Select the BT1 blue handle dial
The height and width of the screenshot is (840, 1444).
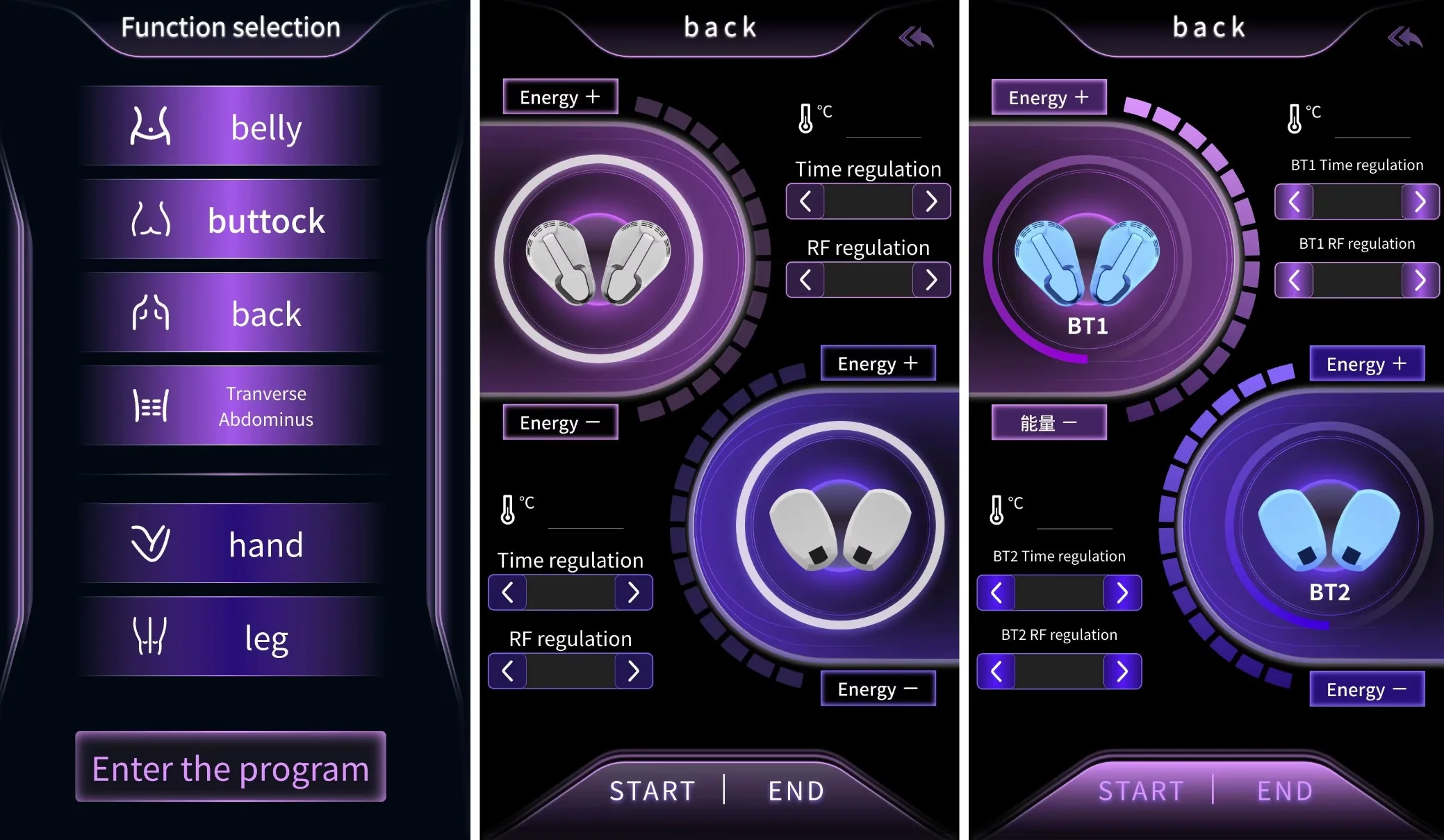pyautogui.click(x=1088, y=261)
